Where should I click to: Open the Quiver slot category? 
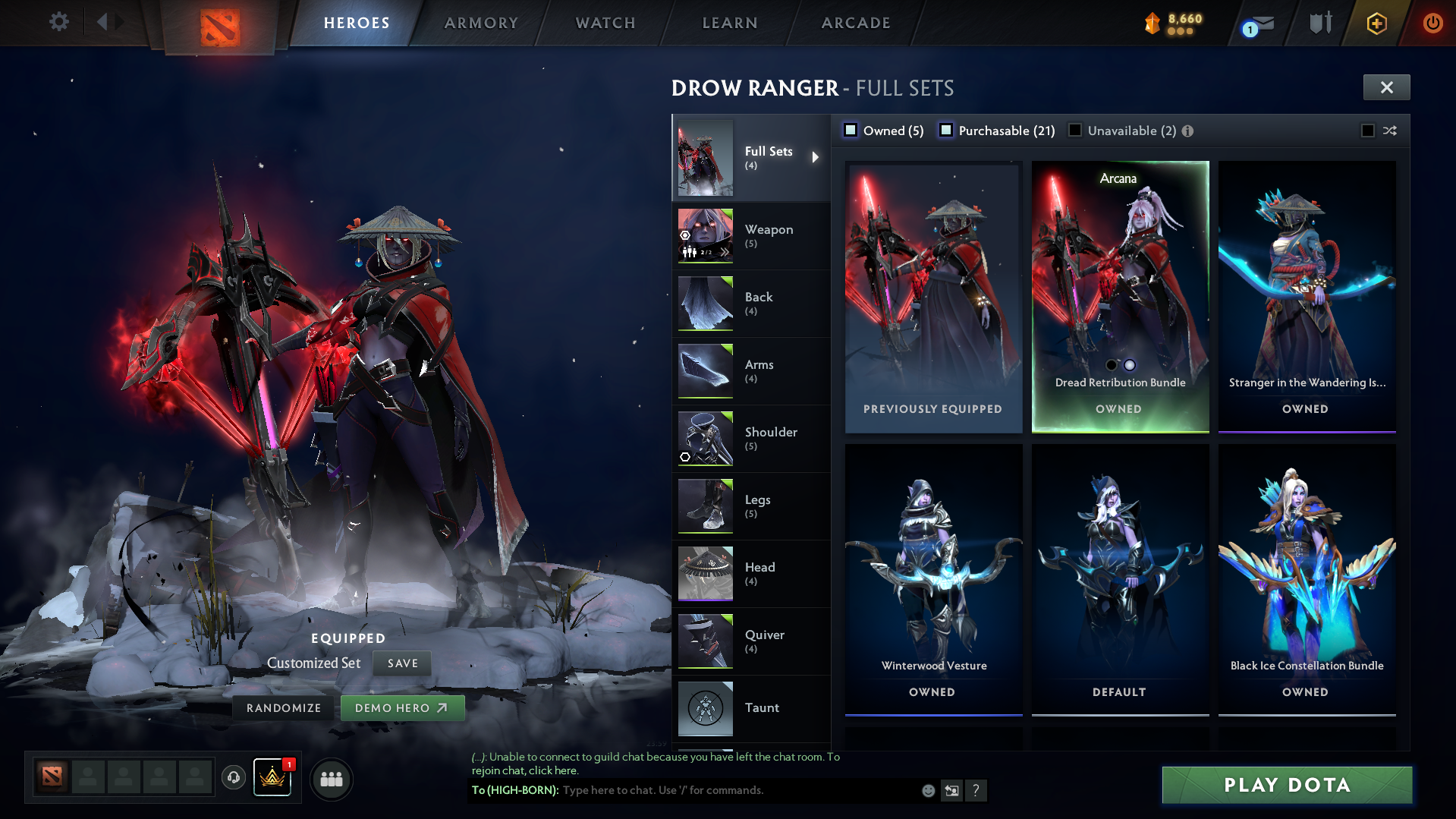click(751, 641)
